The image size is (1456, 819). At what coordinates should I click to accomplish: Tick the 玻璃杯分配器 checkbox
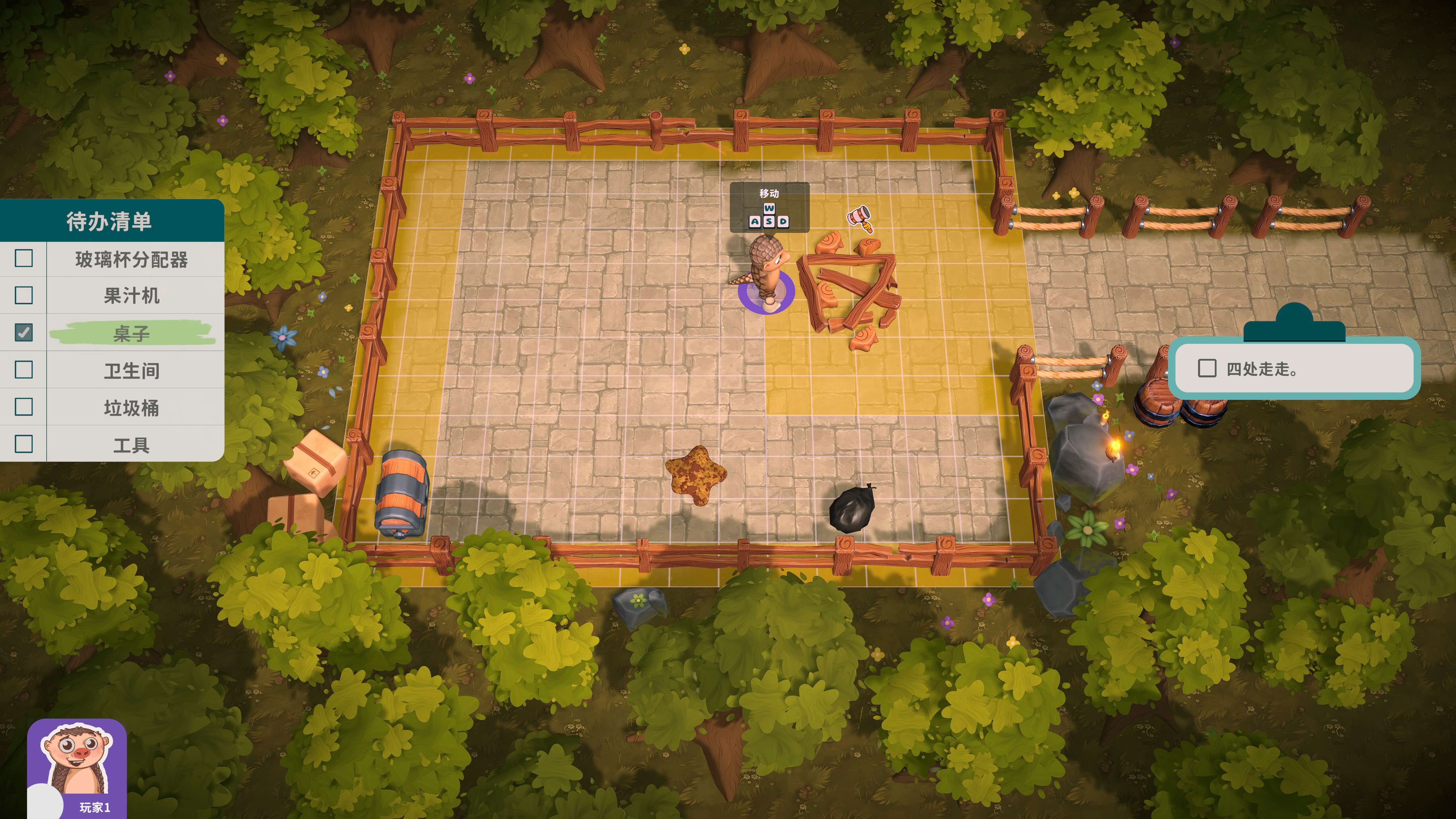point(24,258)
